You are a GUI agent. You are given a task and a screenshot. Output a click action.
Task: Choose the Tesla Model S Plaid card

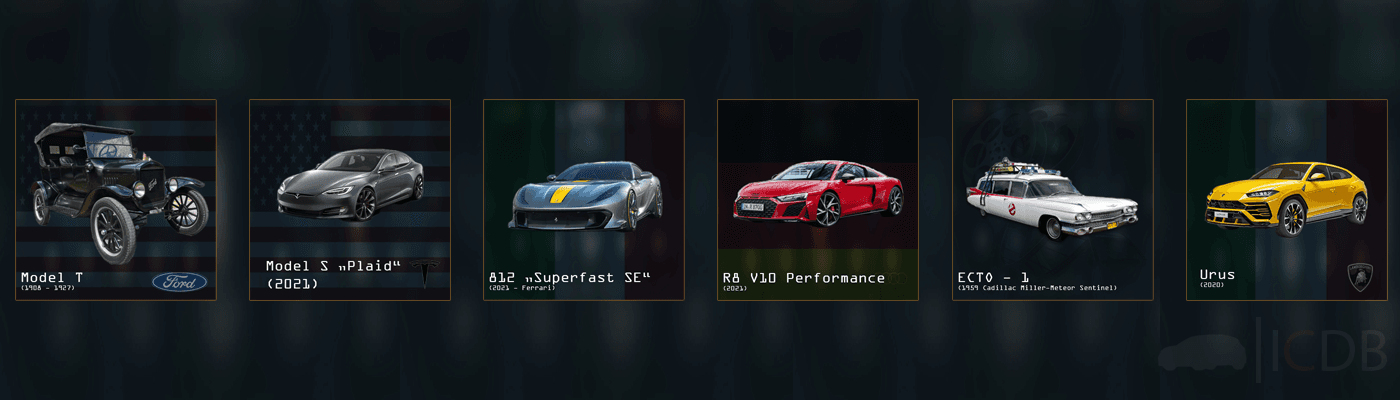tap(350, 200)
